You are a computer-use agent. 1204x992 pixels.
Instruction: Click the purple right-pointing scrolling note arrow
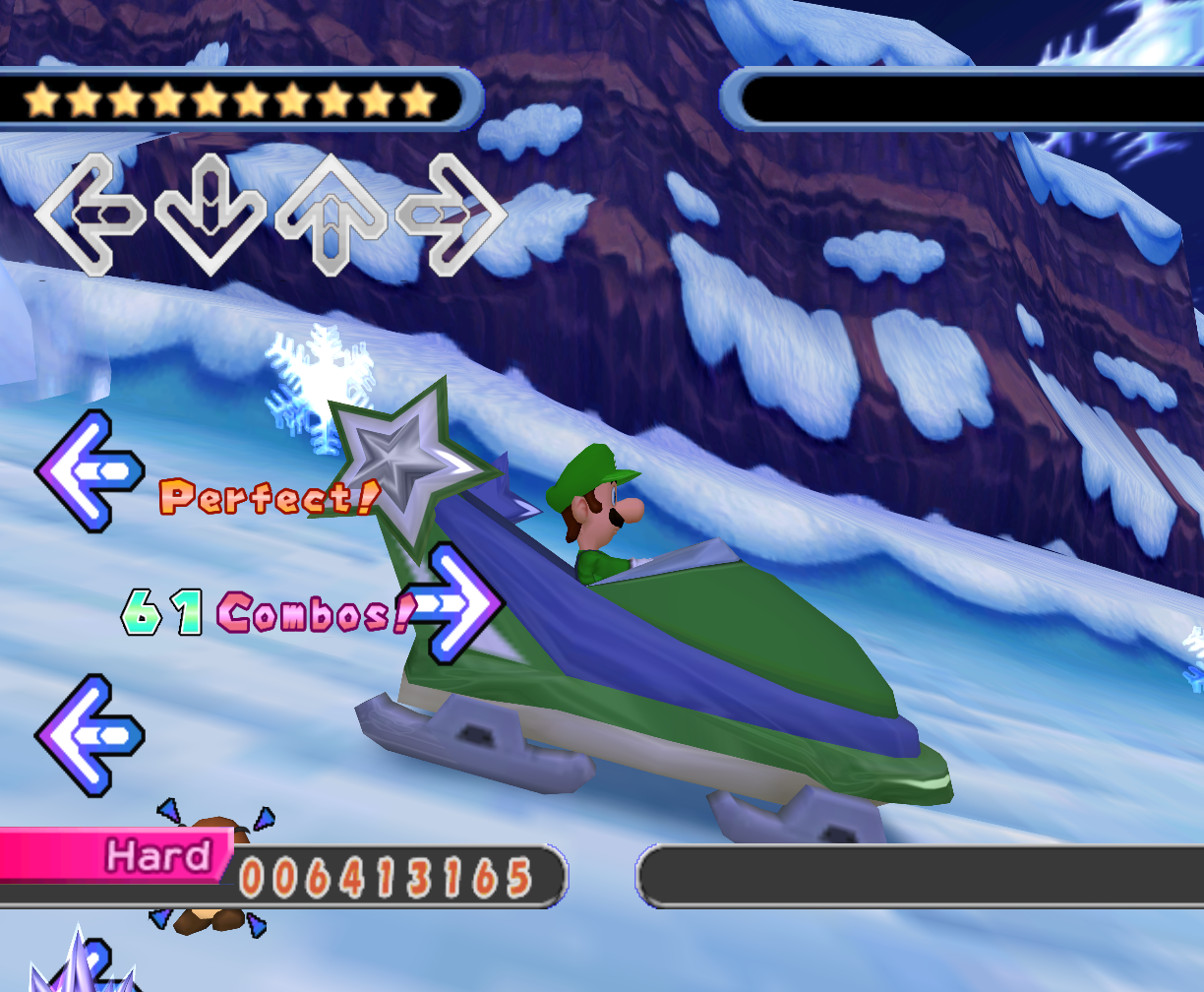(x=455, y=603)
